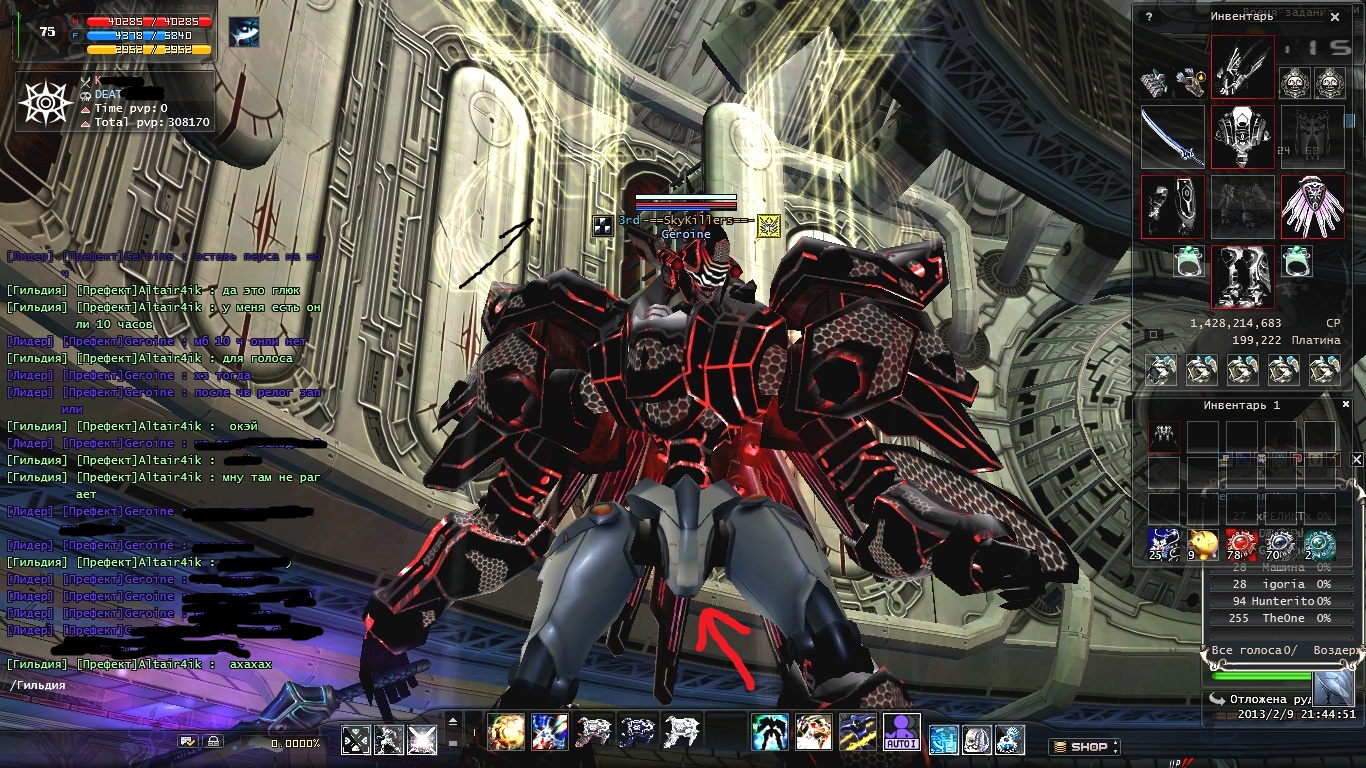The height and width of the screenshot is (768, 1366).
Task: Select the equipped blue katana sword slot
Action: pyautogui.click(x=1173, y=137)
